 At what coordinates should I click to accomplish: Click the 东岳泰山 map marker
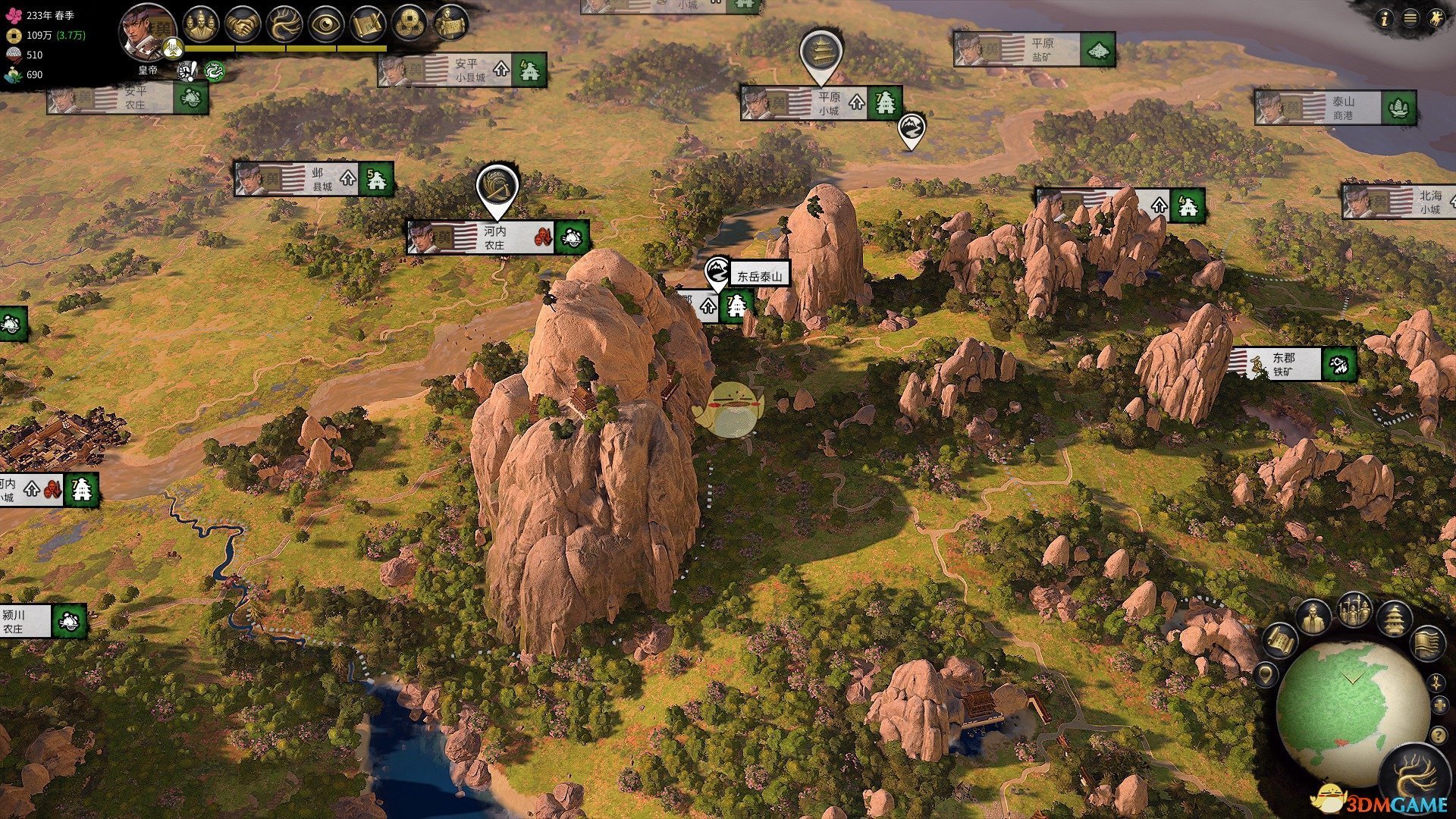click(758, 276)
